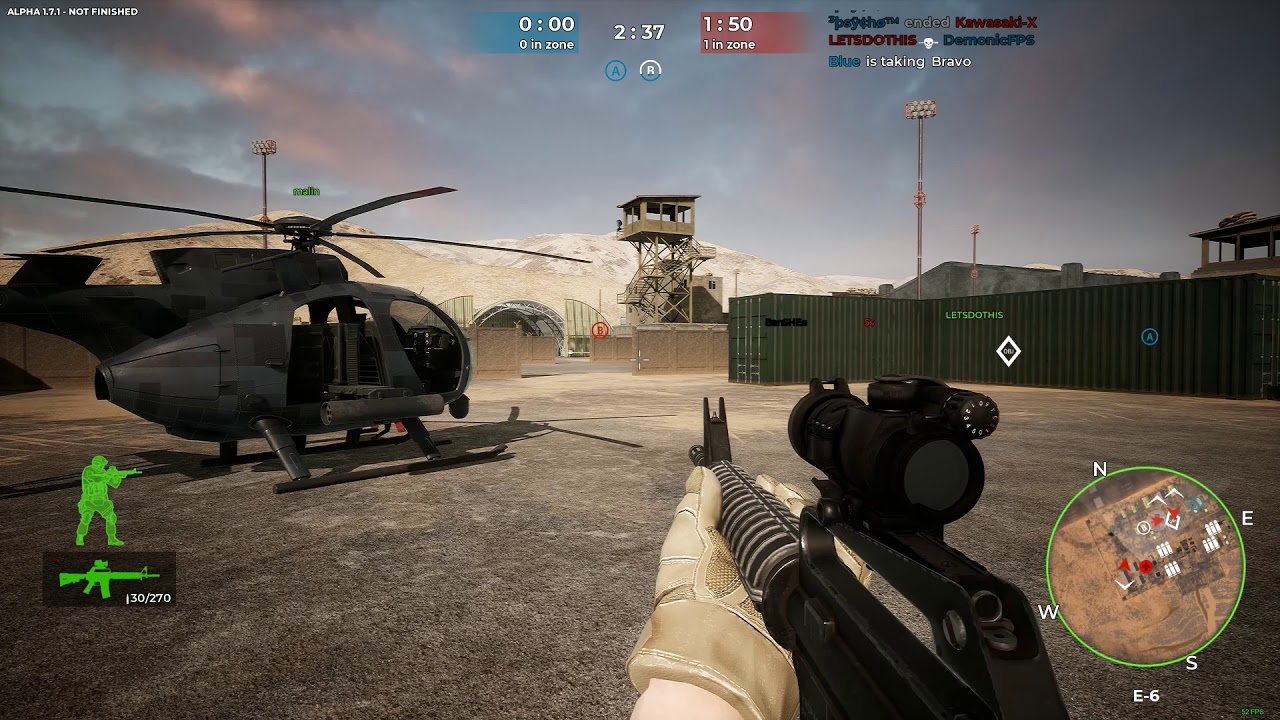Select the Alpha capture point icon beneath the match timer
Image resolution: width=1280 pixels, height=720 pixels.
tap(616, 70)
